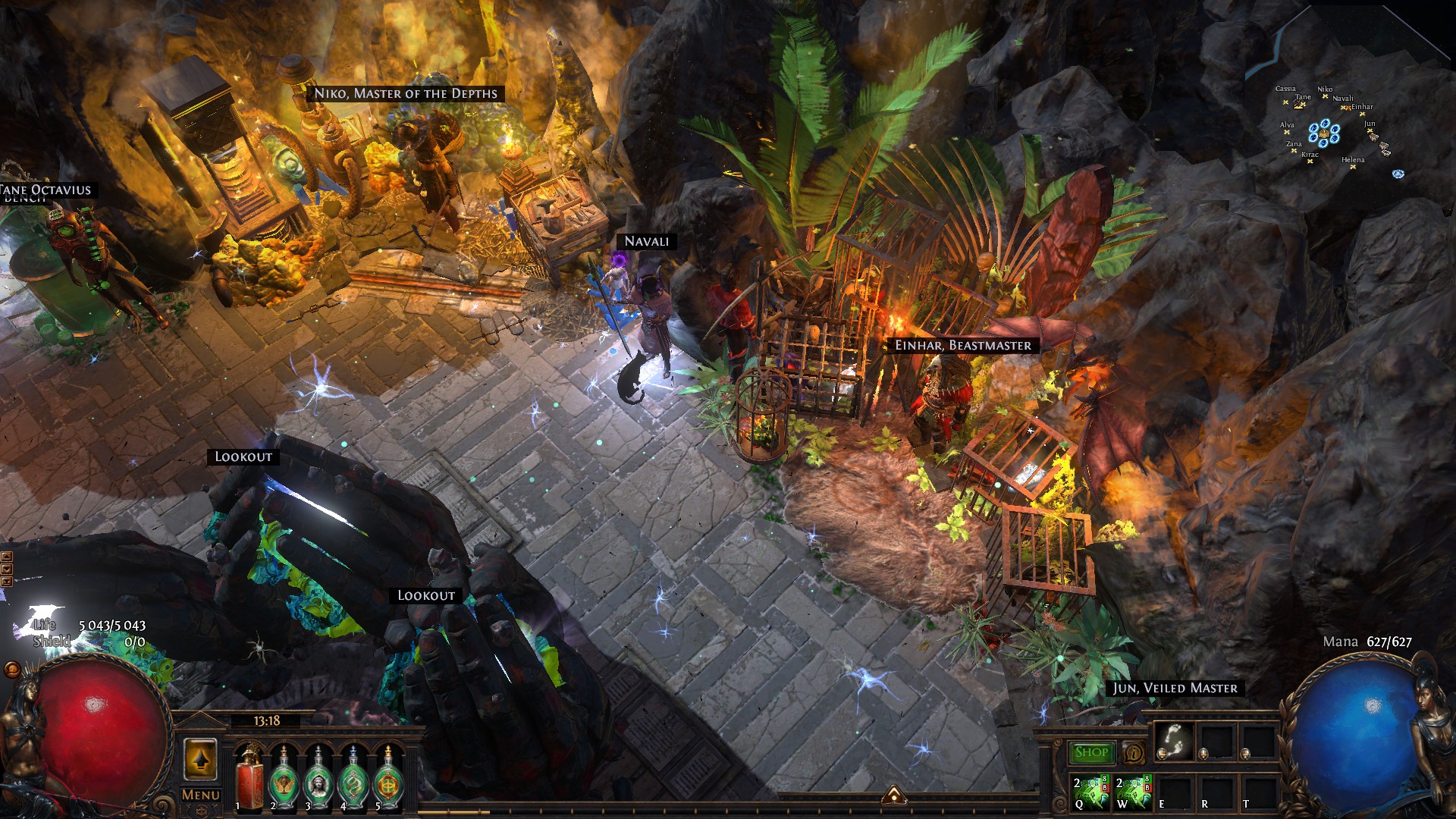Jump chat to bottom with underlined arrow
This screenshot has height=819, width=1456.
tap(7, 582)
